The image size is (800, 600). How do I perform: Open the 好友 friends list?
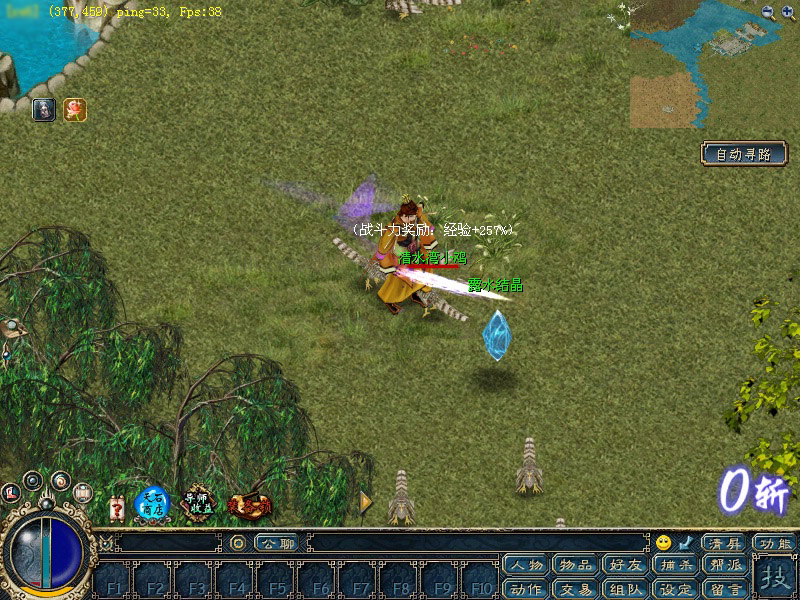(x=627, y=566)
